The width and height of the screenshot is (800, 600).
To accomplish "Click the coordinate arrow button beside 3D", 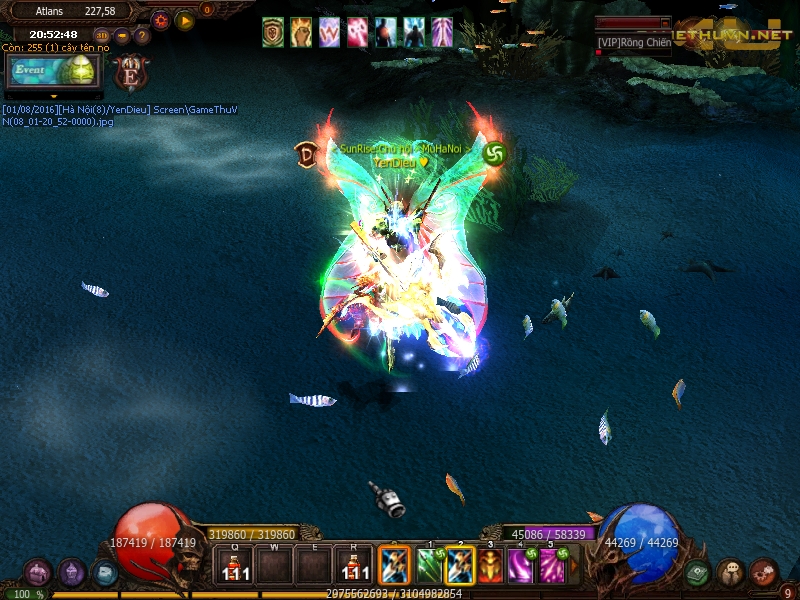I will [x=122, y=36].
